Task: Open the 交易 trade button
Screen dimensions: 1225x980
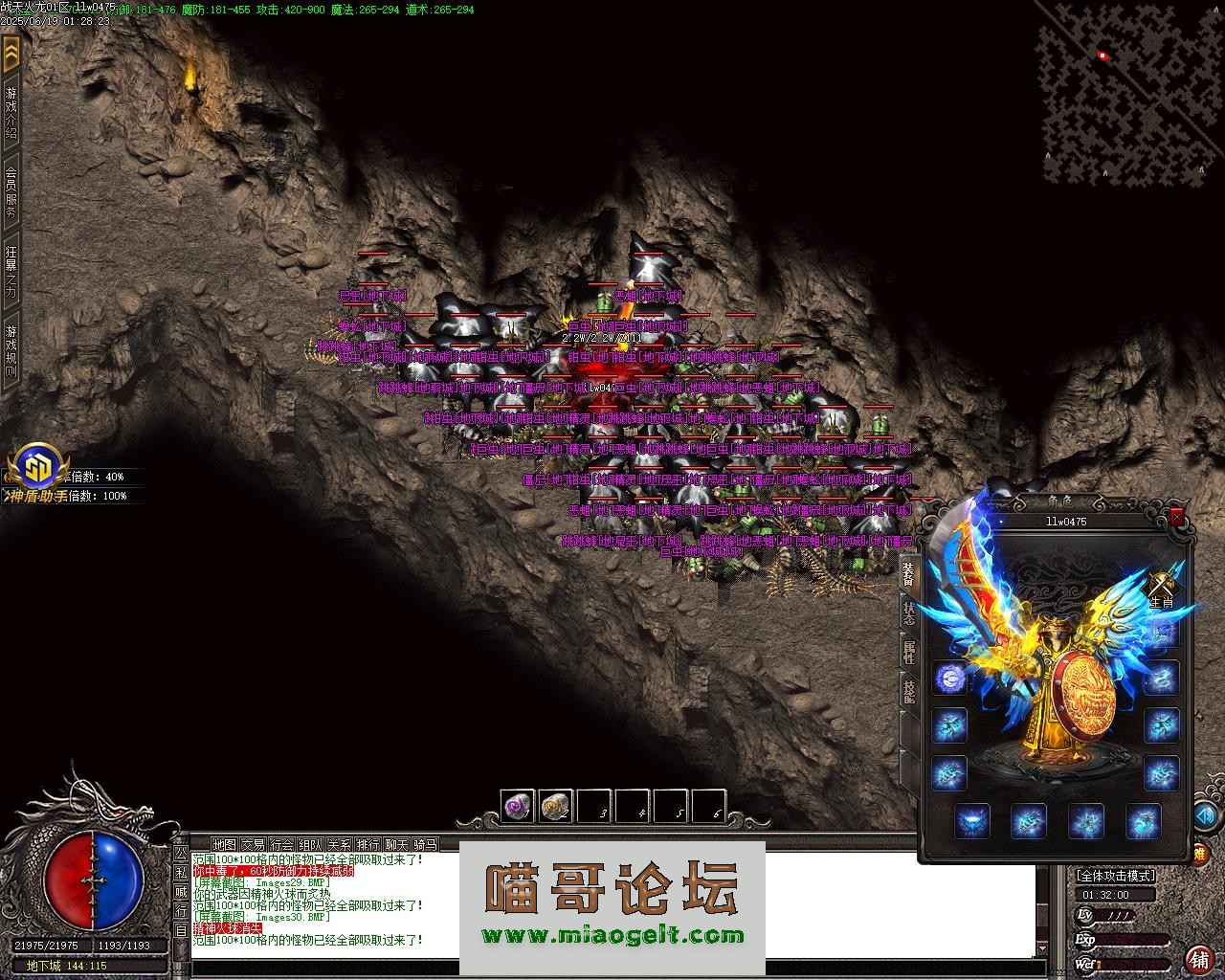Action: coord(253,844)
